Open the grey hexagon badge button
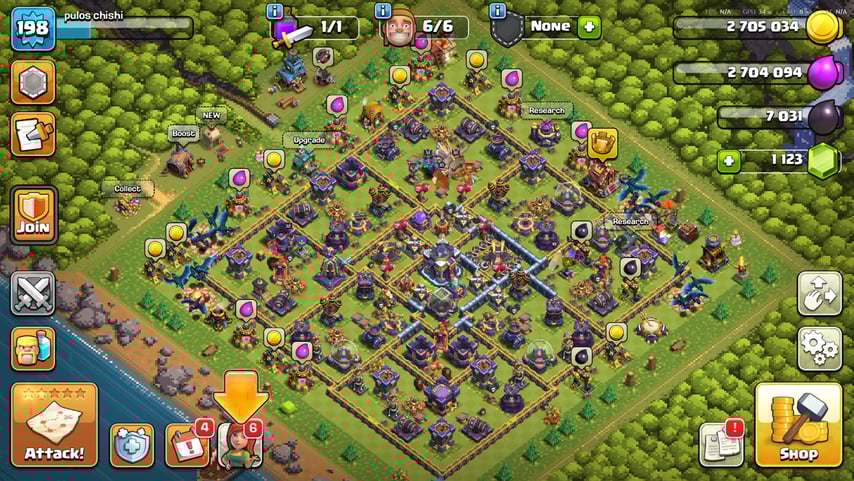This screenshot has height=481, width=854. pyautogui.click(x=32, y=82)
